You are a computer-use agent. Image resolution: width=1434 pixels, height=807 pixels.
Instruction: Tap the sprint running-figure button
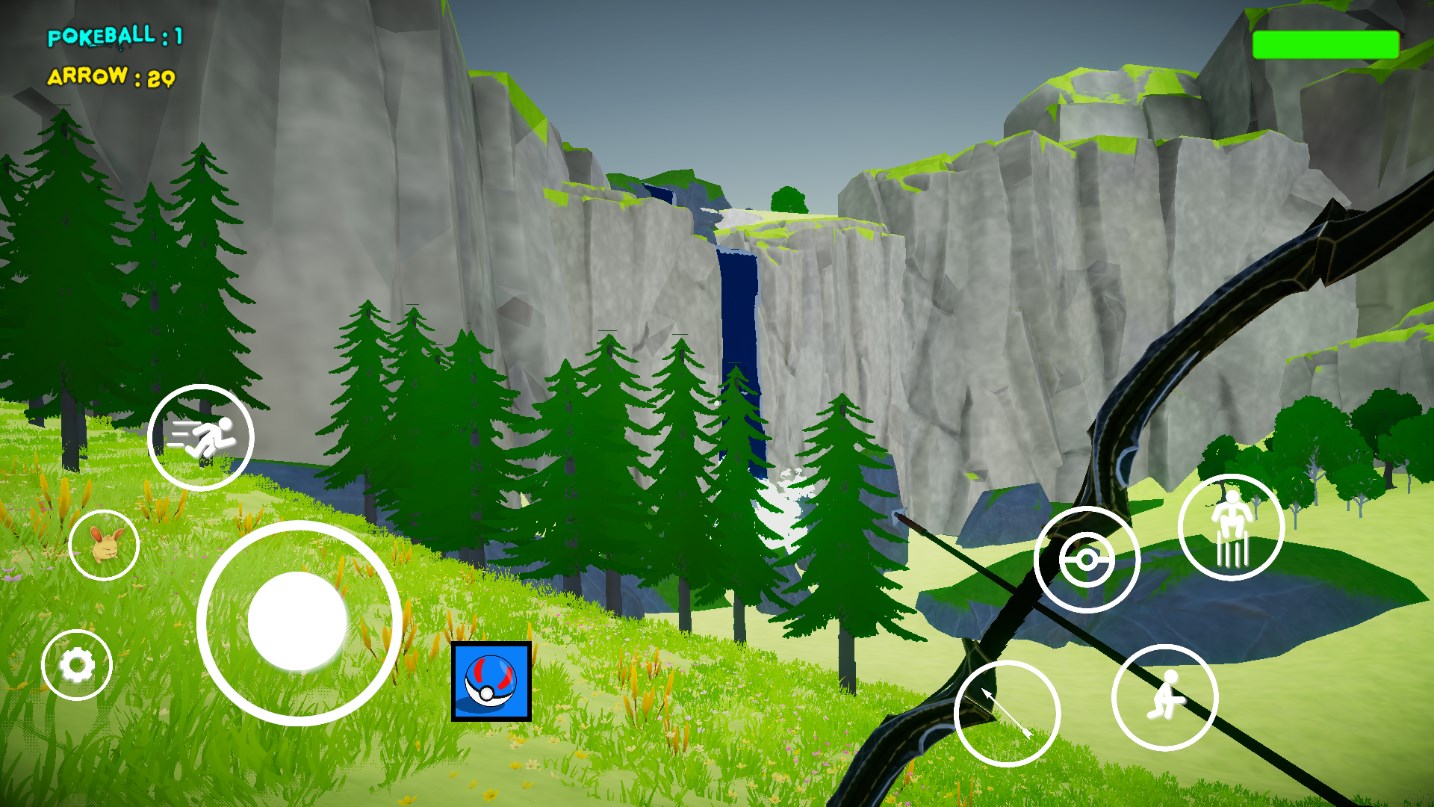201,437
